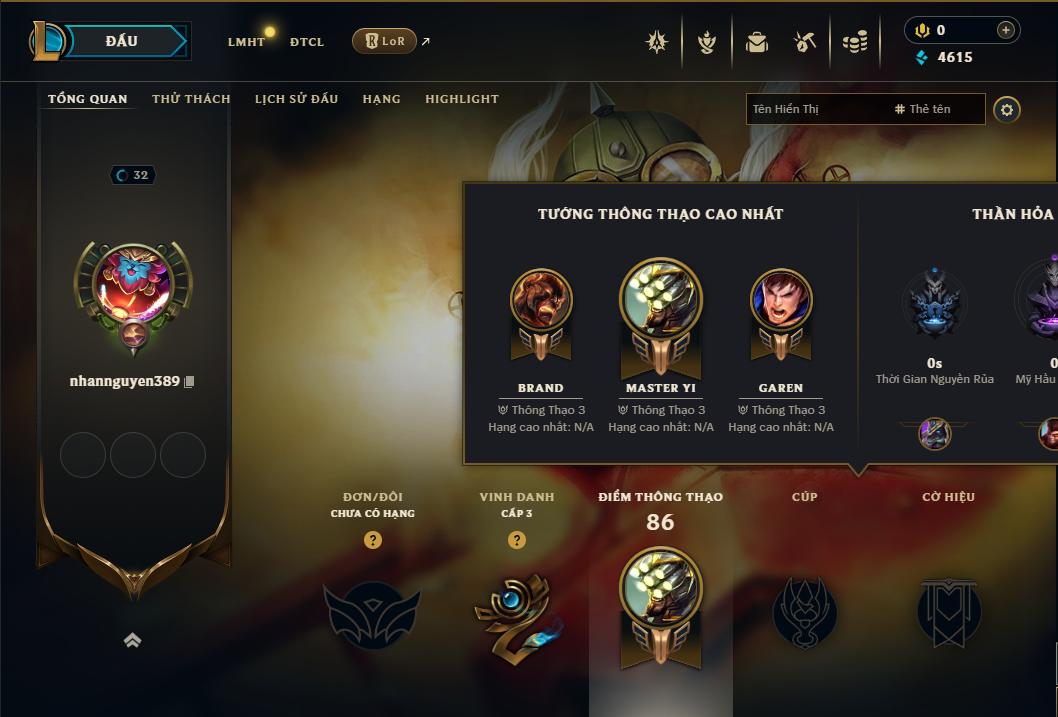Go to the HẠNG tab
Screen dimensions: 1058x717
click(x=381, y=99)
